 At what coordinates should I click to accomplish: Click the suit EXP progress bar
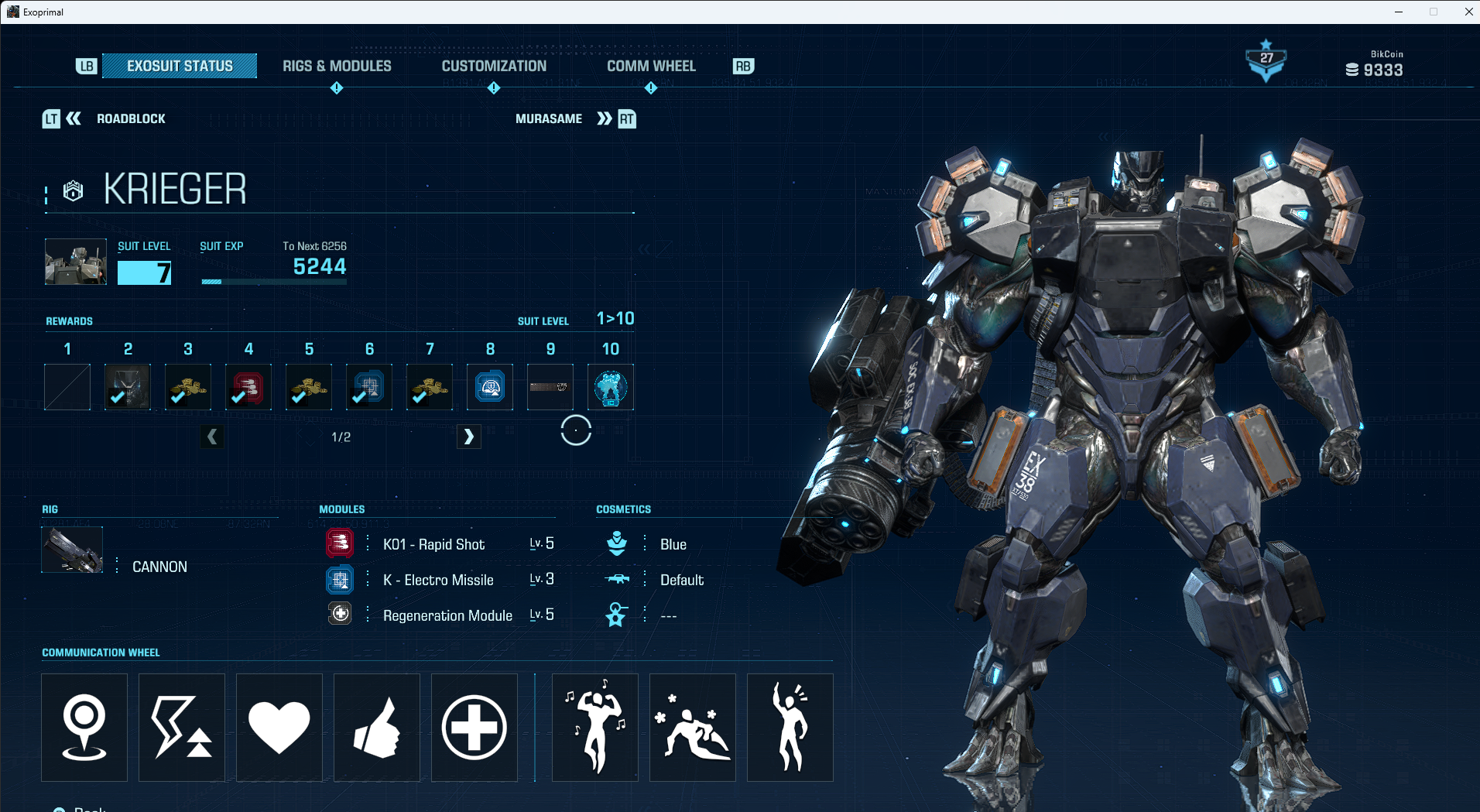click(x=272, y=282)
